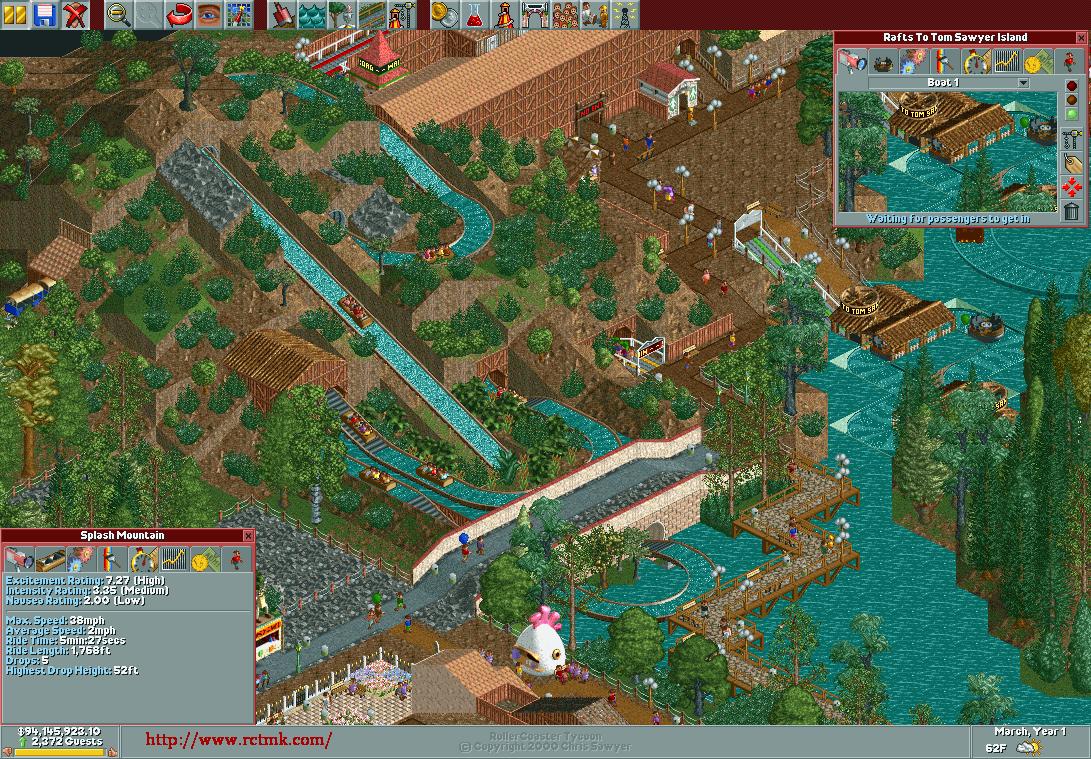Open the eye icon view options
Viewport: 1091px width, 759px height.
click(x=209, y=14)
